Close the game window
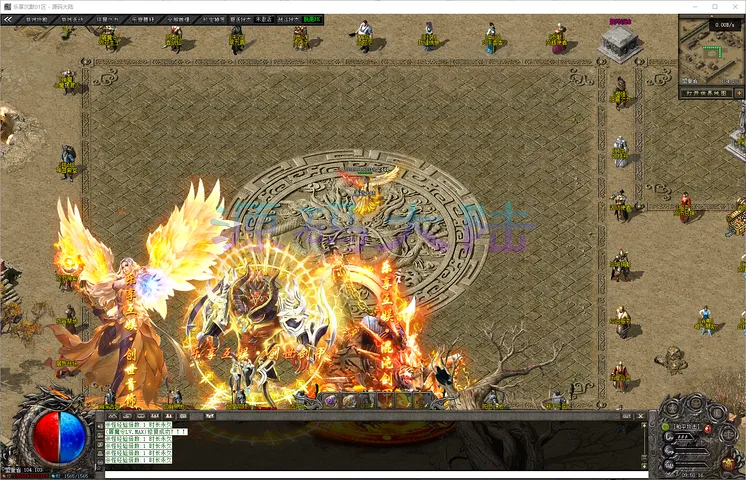Viewport: 746px width, 480px height. point(734,6)
